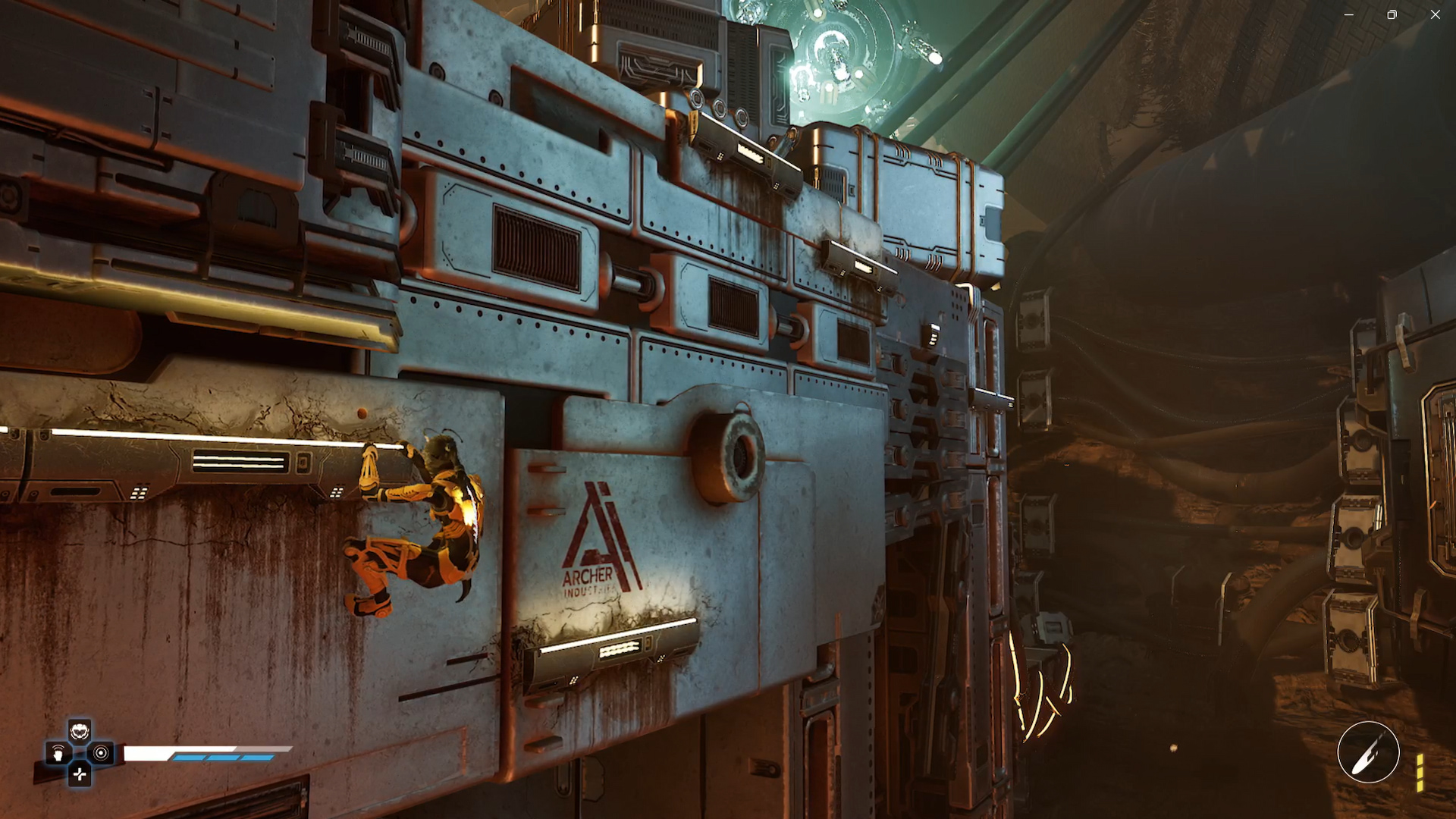The height and width of the screenshot is (819, 1456).
Task: Trigger the concentric circles scan ability
Action: 101,753
